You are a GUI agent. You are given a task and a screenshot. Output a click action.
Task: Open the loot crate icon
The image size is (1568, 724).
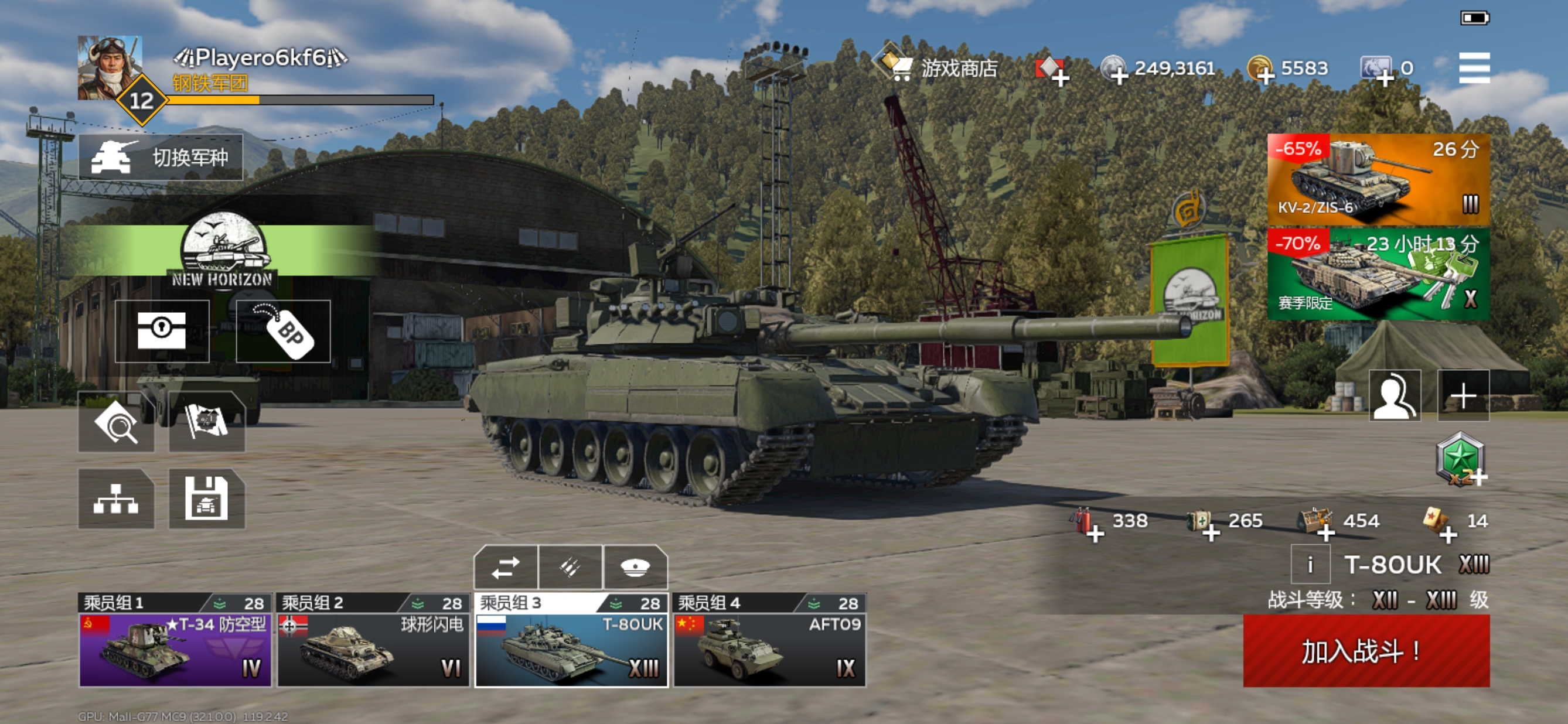(162, 332)
